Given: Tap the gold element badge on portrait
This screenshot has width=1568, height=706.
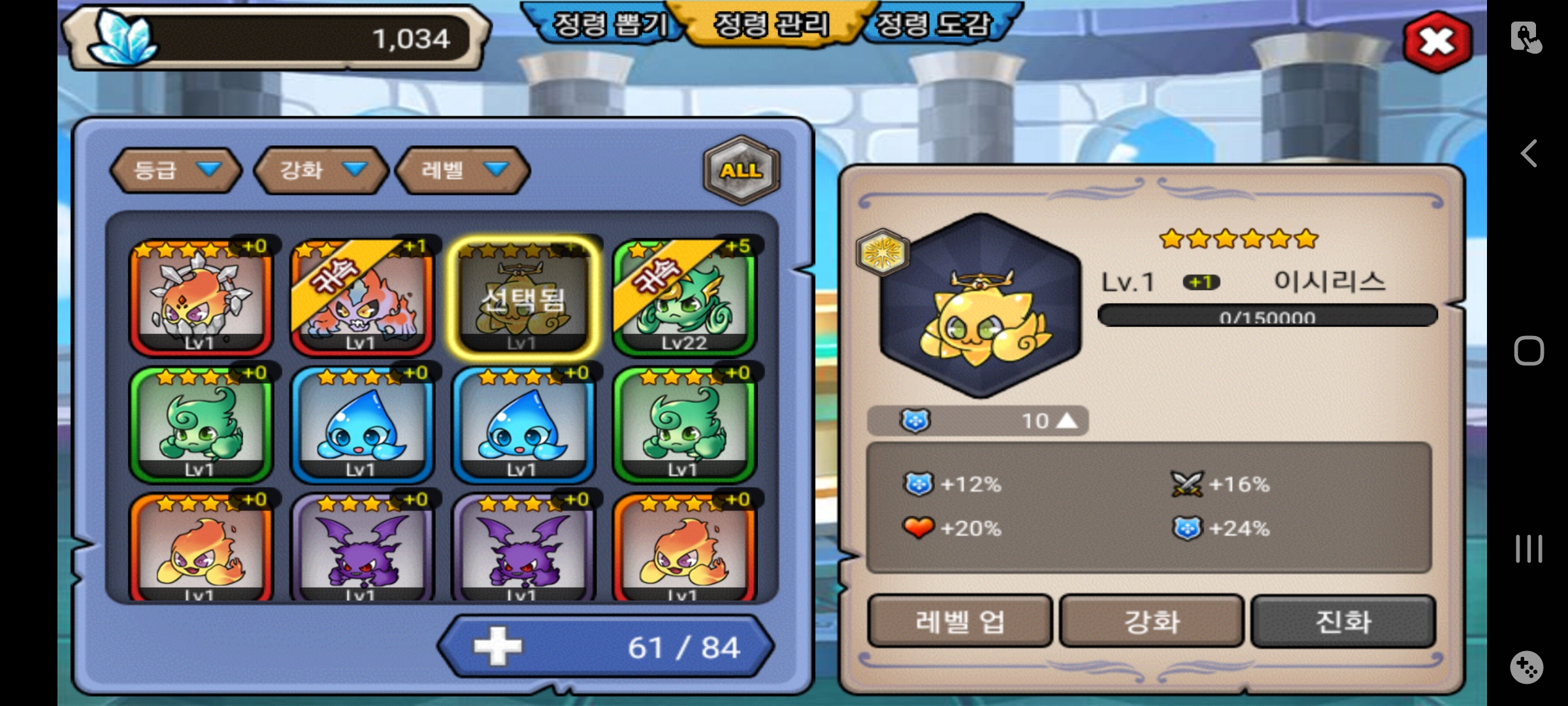Looking at the screenshot, I should [x=883, y=252].
